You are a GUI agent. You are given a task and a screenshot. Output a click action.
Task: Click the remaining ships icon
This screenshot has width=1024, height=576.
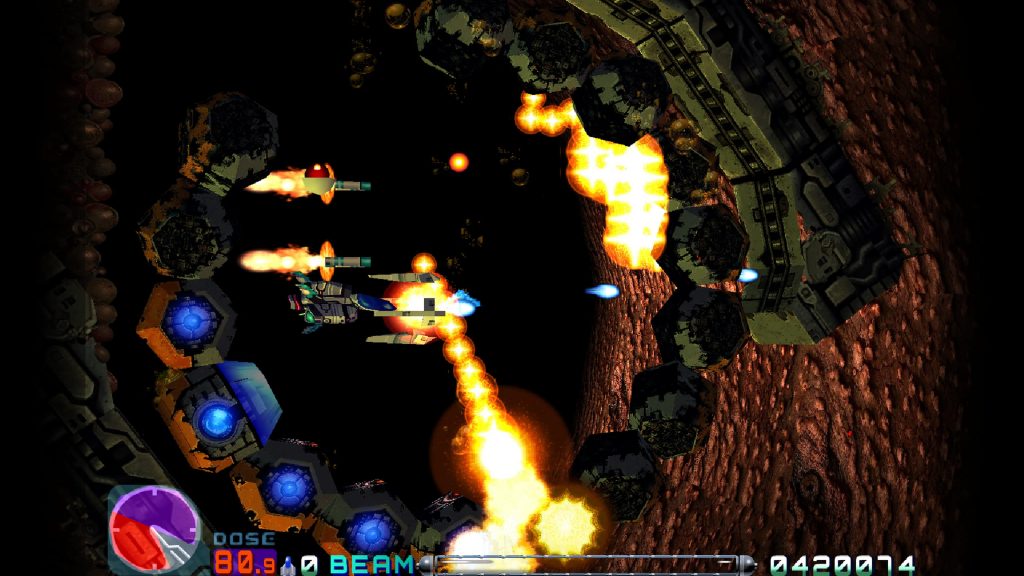pos(289,564)
